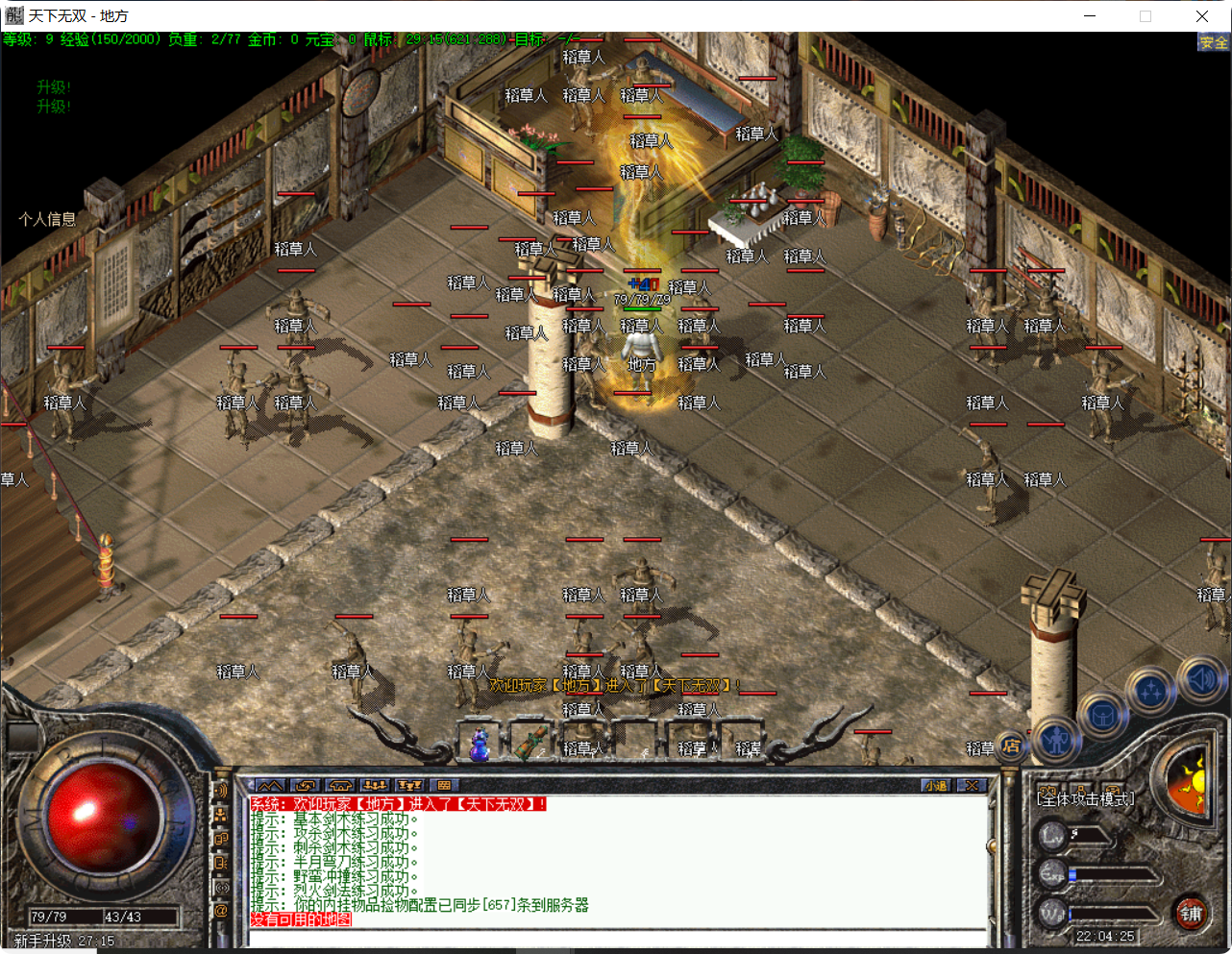The width and height of the screenshot is (1232, 954).
Task: Toggle the 安全 safe mode indicator top right
Action: pos(1212,43)
